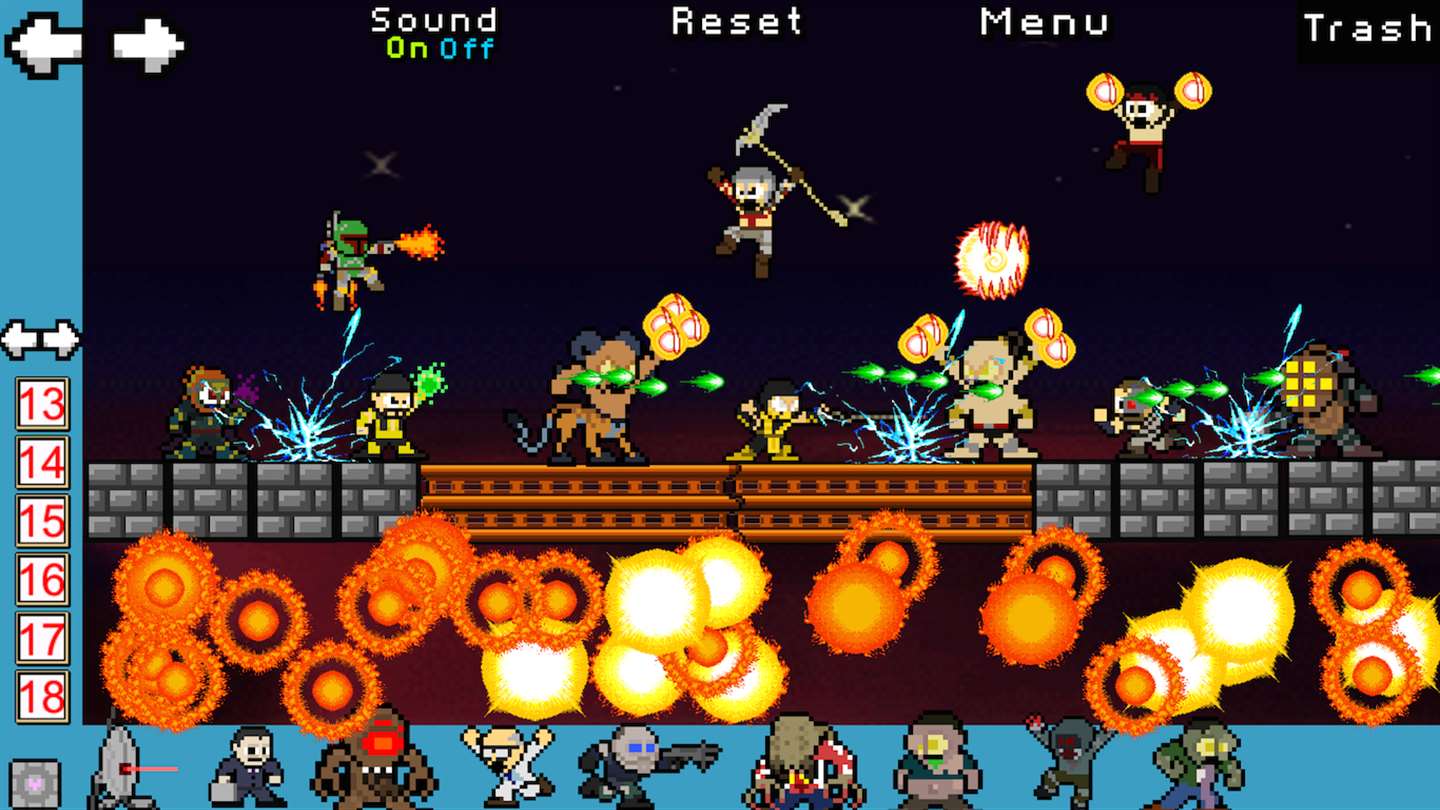Reset the sandbox scene
Viewport: 1440px width, 810px height.
pos(737,21)
